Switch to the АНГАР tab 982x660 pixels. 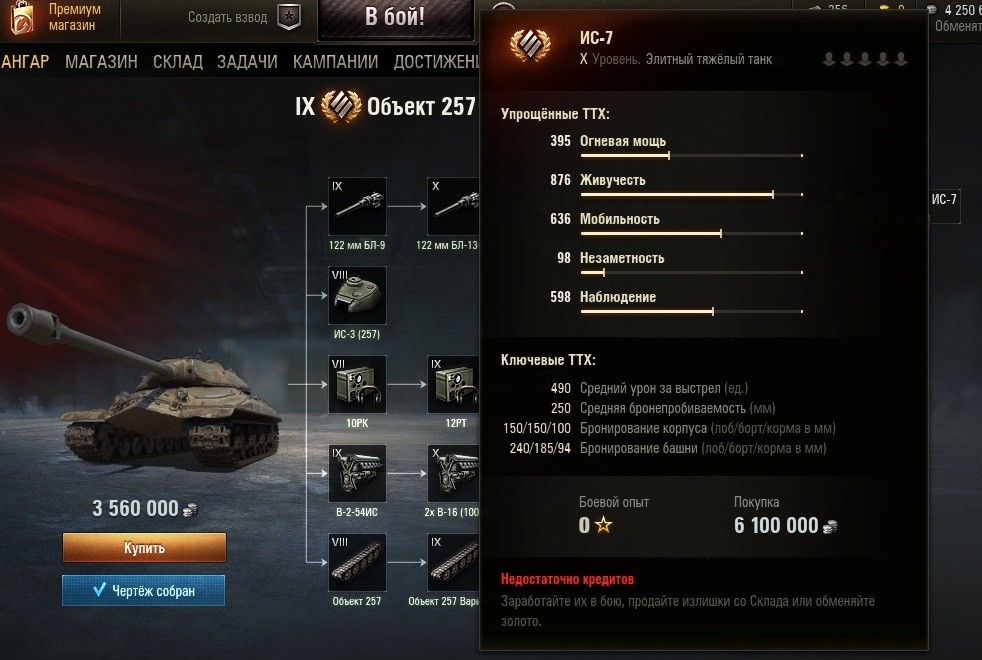tap(26, 62)
